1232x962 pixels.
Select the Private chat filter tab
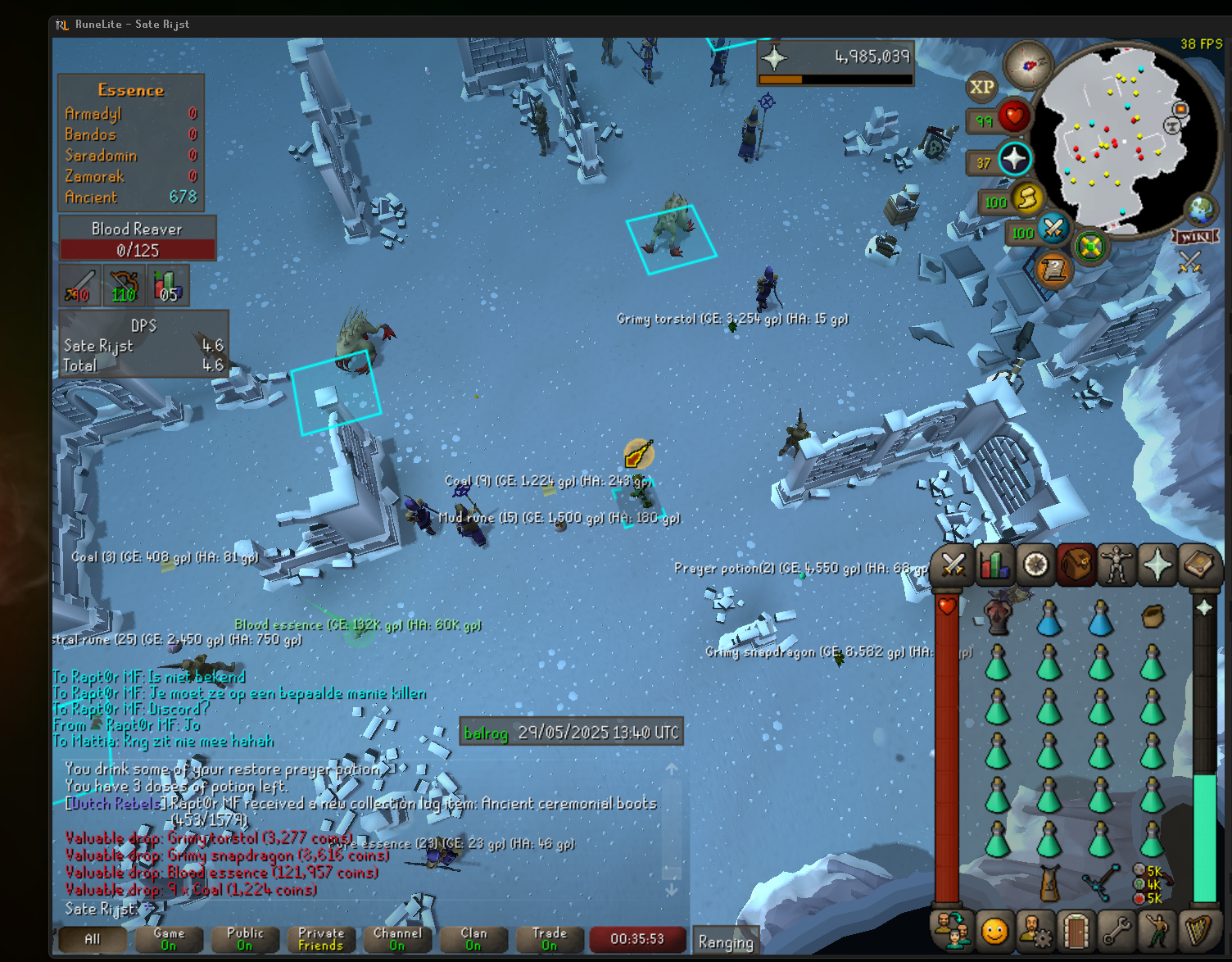pos(320,939)
